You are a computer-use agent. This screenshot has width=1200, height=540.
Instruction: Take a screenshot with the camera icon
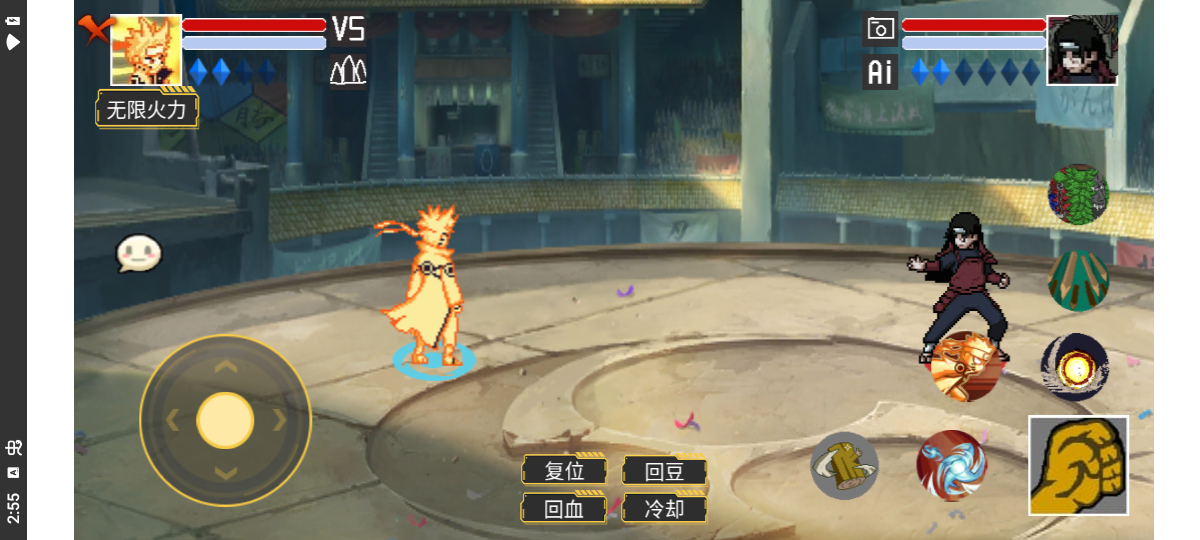pyautogui.click(x=880, y=29)
